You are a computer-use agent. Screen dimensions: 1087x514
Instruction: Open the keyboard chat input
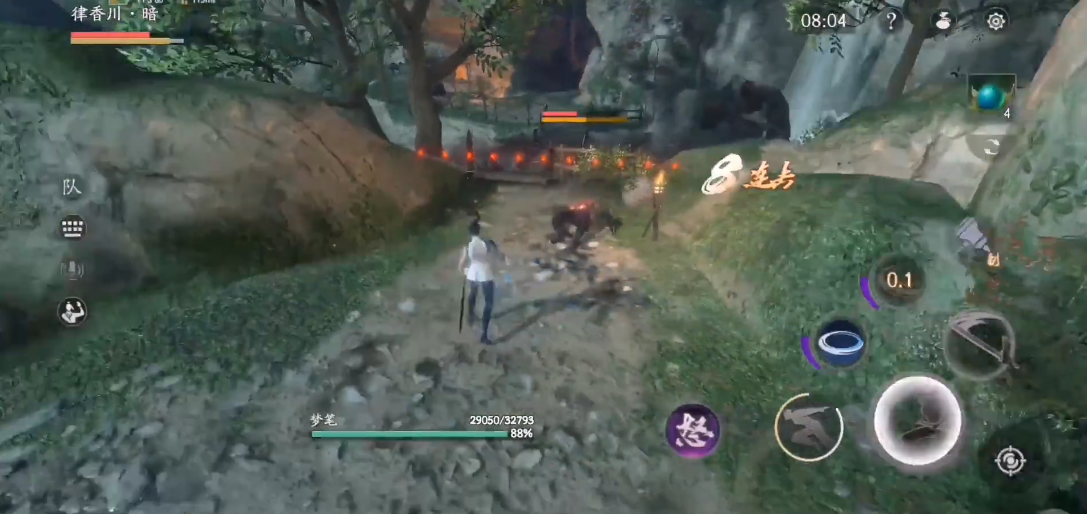pos(71,228)
